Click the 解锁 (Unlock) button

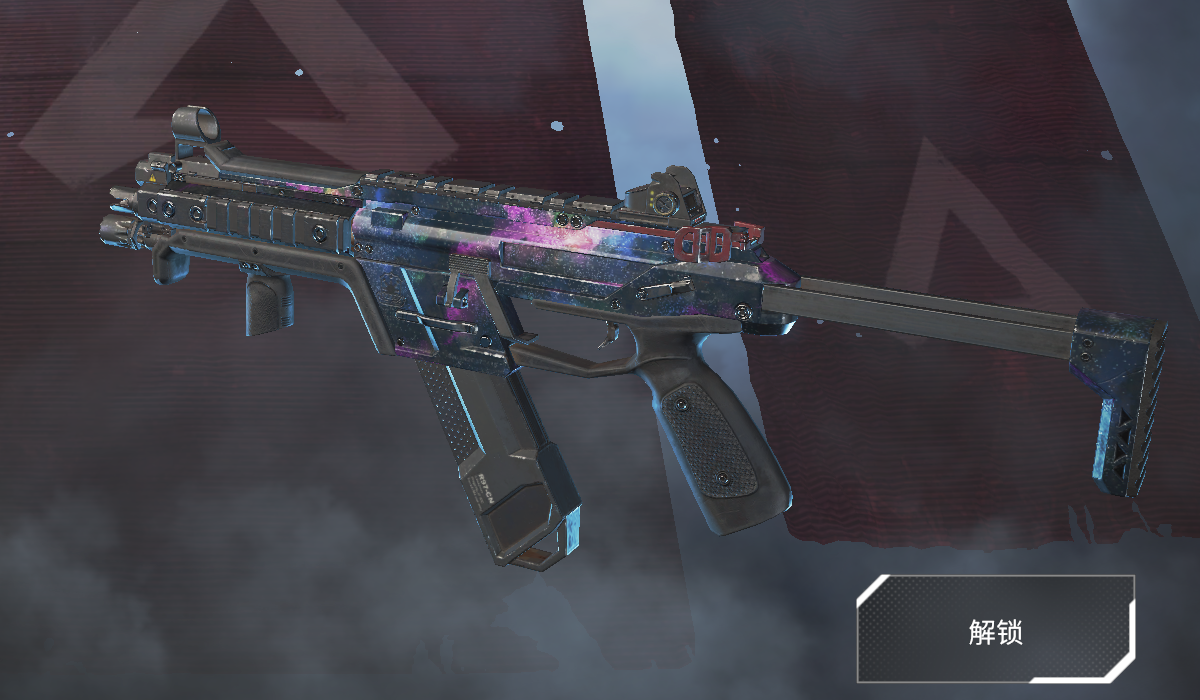coord(995,629)
